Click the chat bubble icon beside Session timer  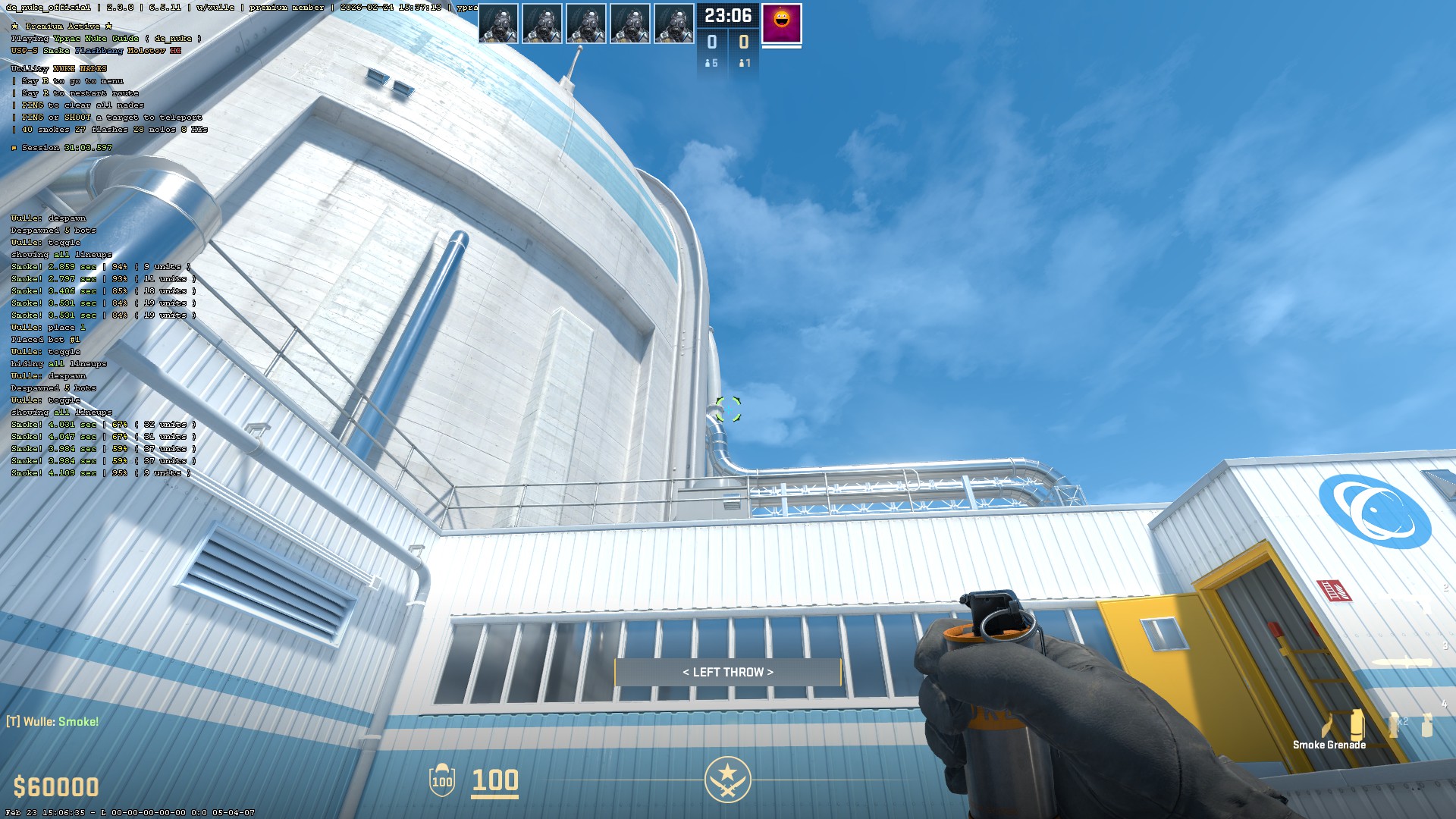[x=13, y=149]
